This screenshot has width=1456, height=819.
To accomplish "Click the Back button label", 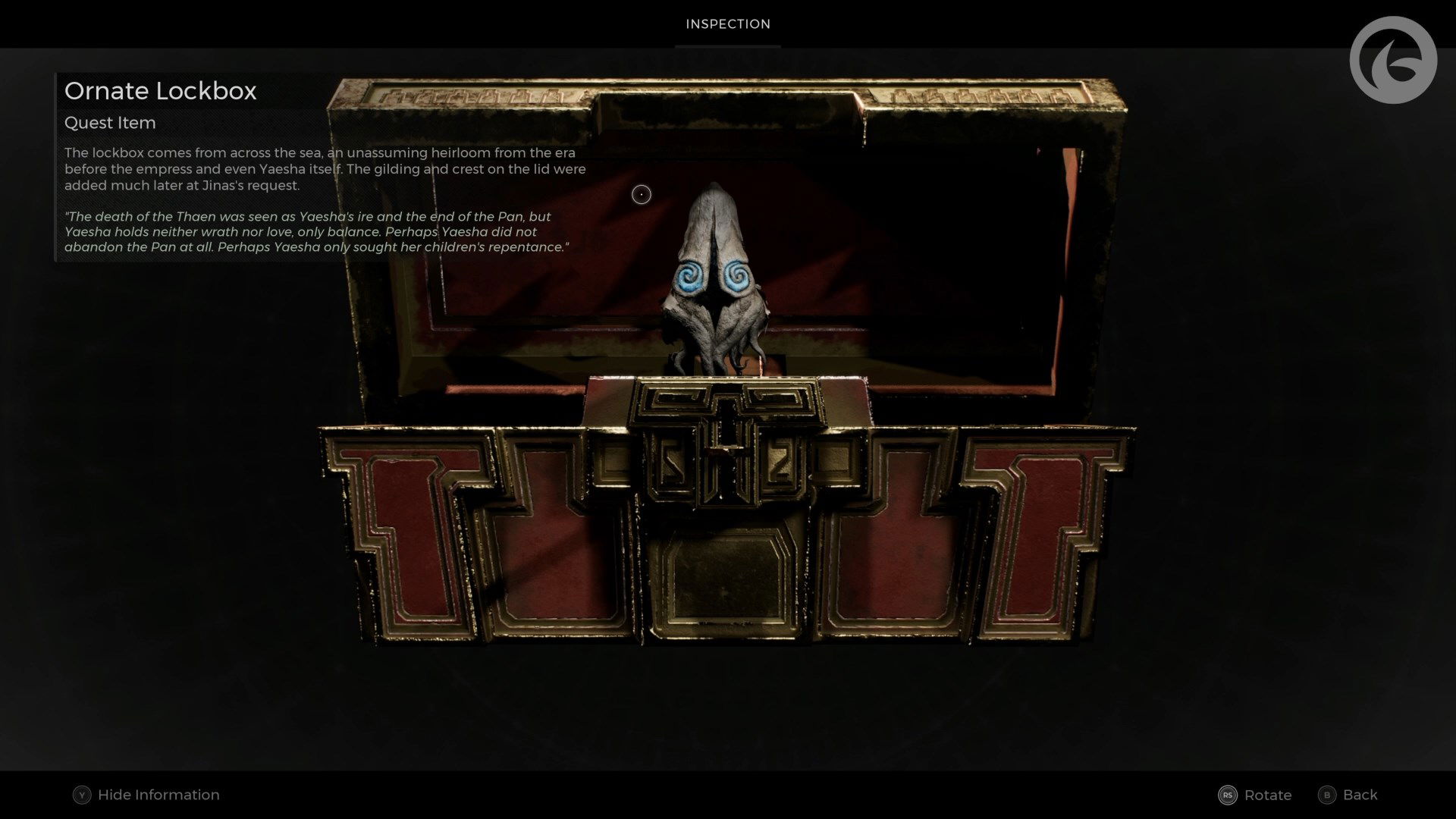I will point(1360,795).
